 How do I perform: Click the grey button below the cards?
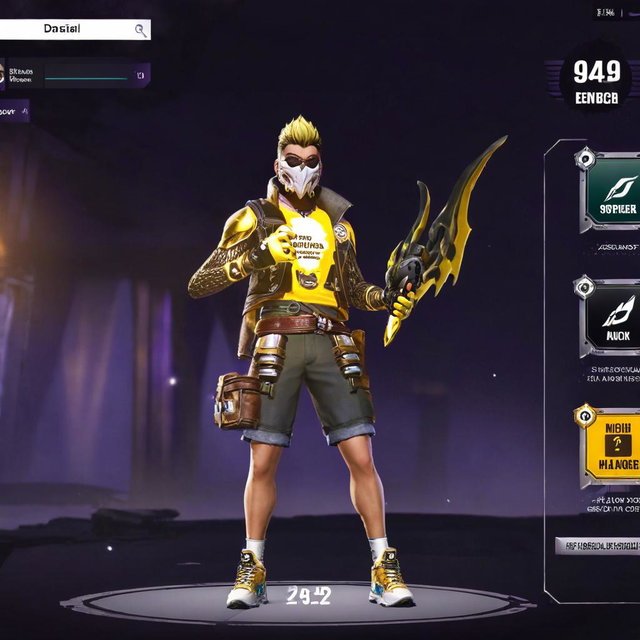(x=598, y=546)
